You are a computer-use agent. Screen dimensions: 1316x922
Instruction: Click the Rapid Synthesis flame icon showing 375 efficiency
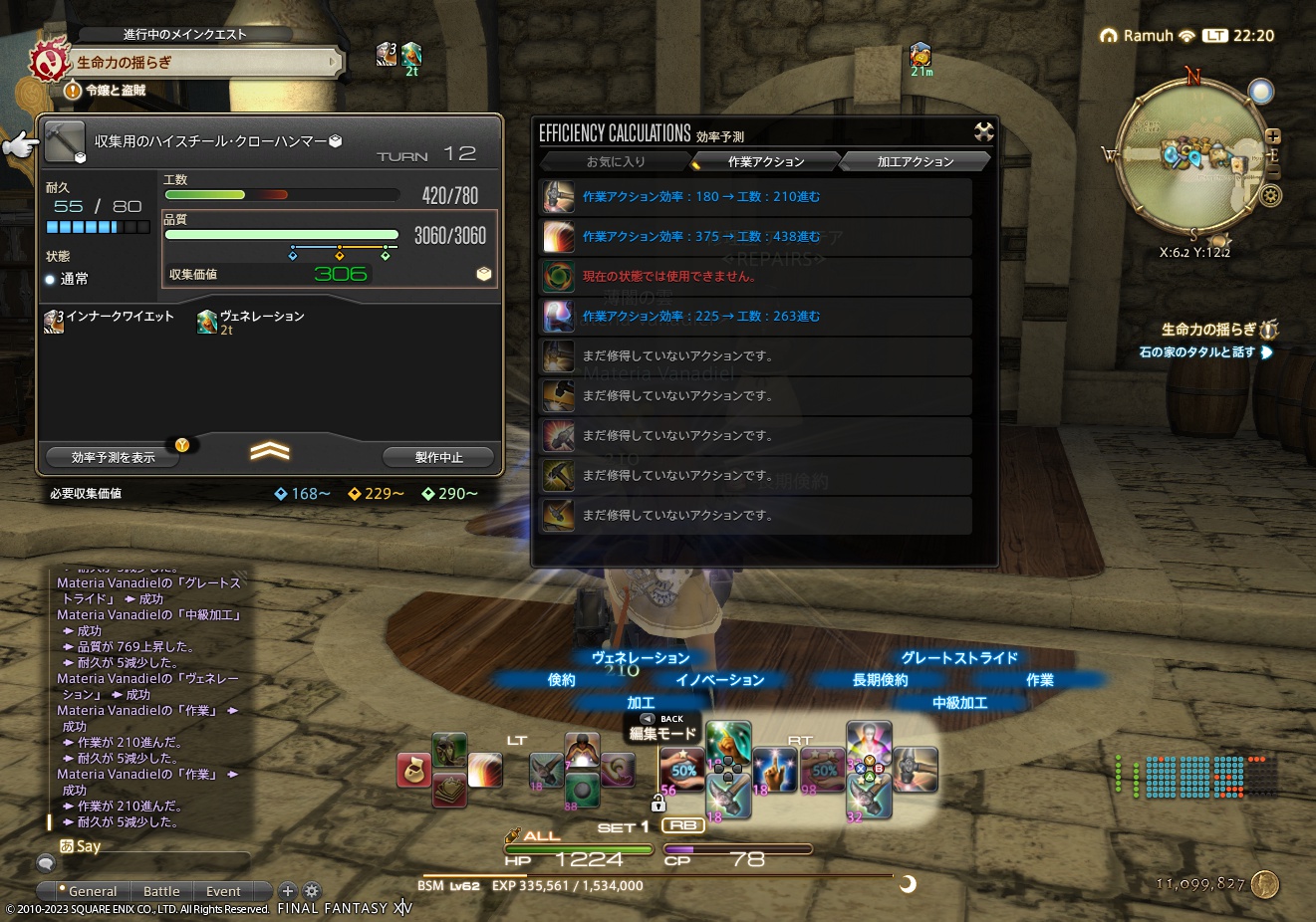559,237
